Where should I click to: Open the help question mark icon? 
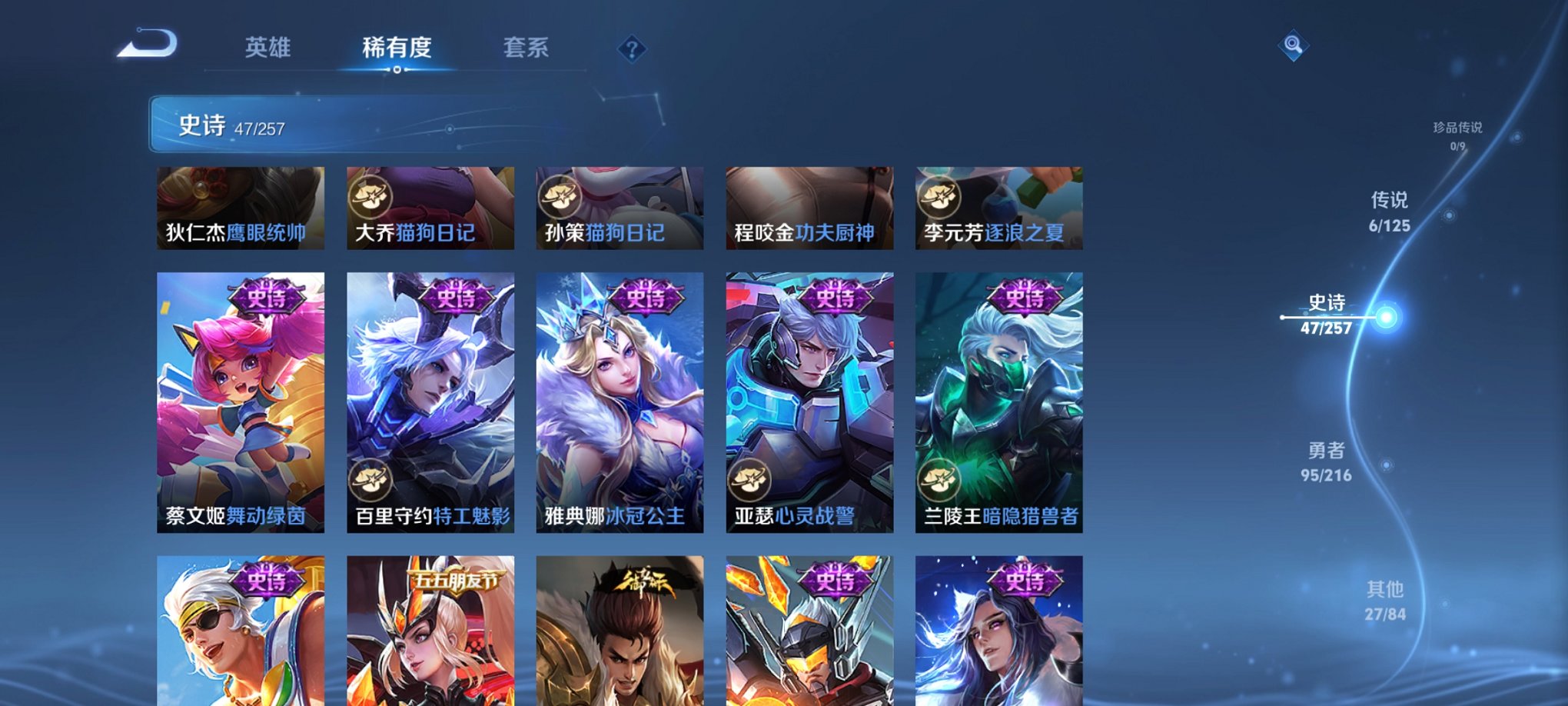[x=633, y=50]
